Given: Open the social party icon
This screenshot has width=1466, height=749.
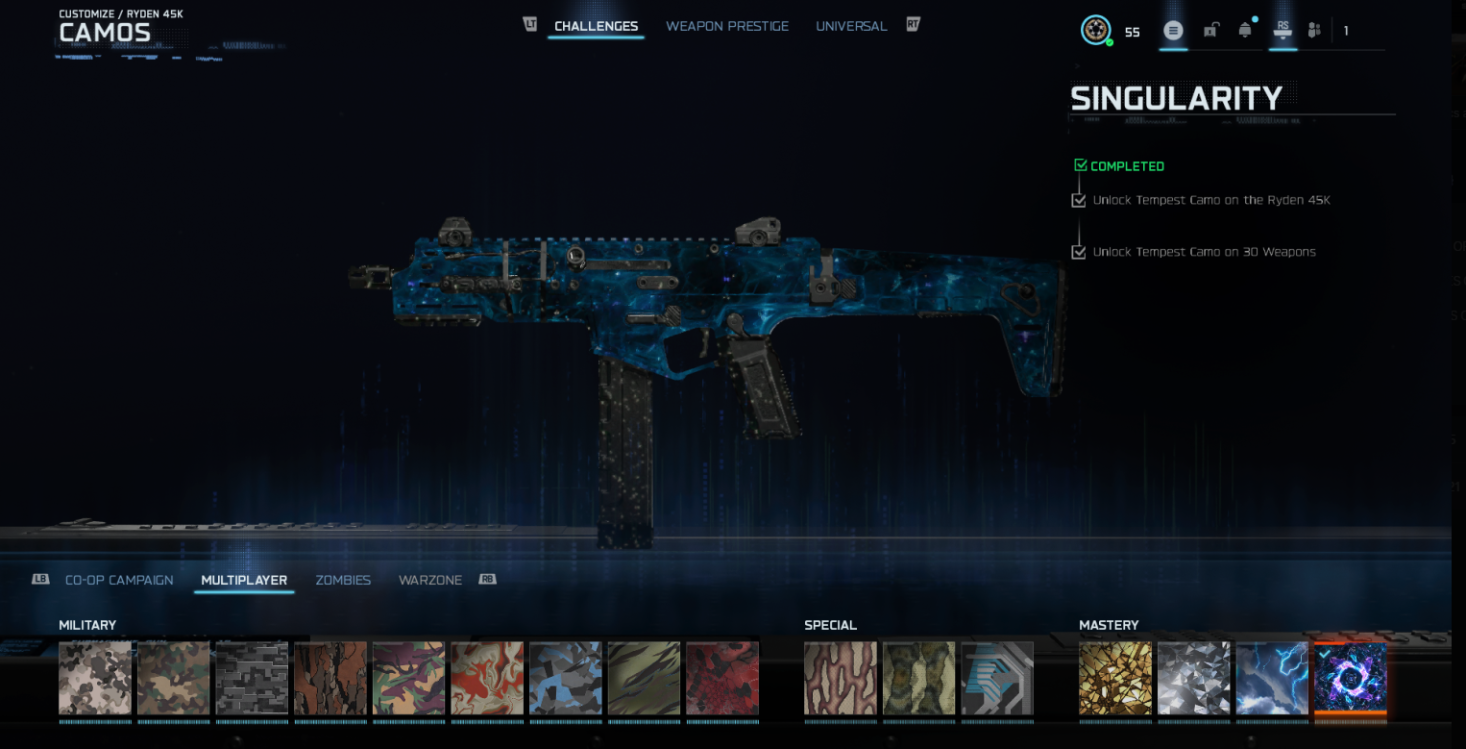Looking at the screenshot, I should click(1314, 30).
